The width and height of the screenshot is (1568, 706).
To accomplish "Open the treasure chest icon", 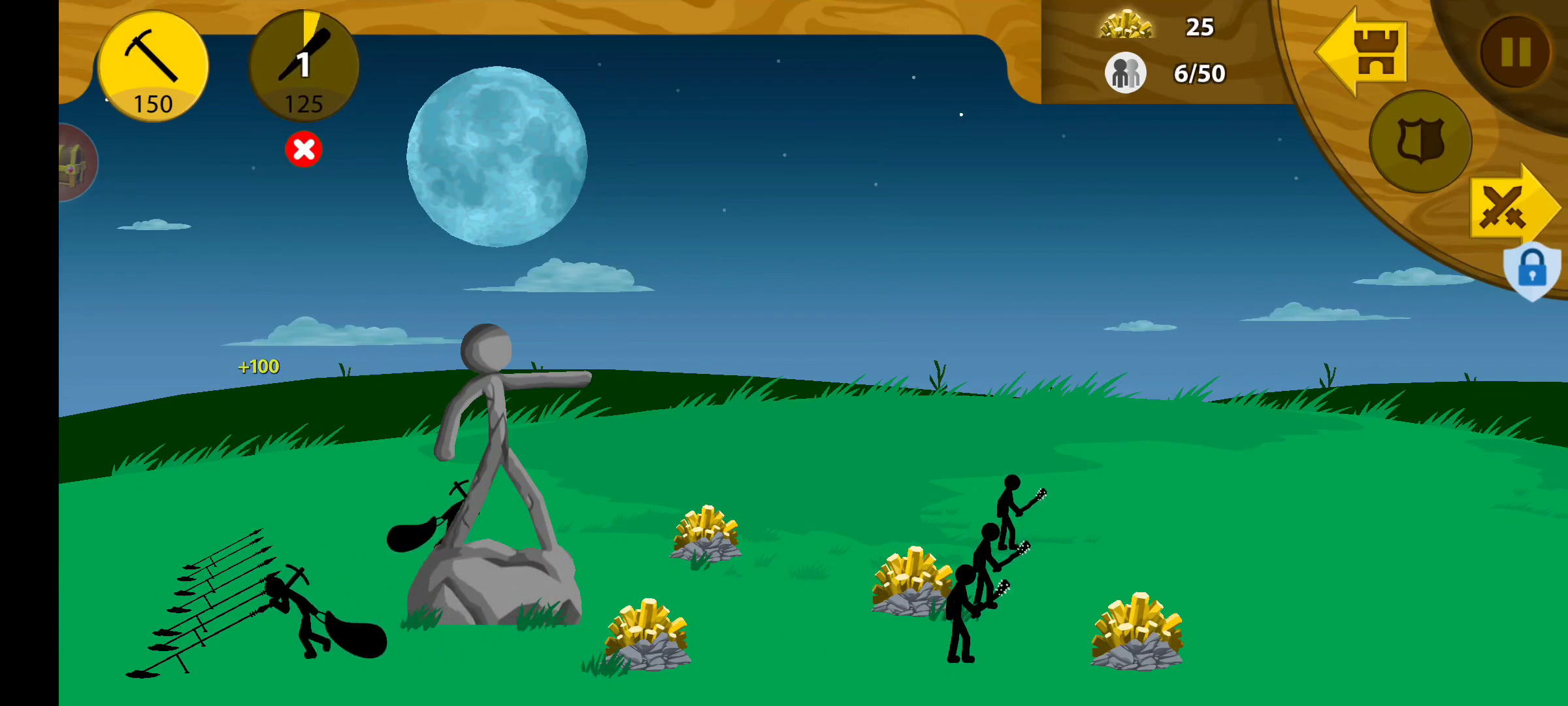I will coord(75,163).
